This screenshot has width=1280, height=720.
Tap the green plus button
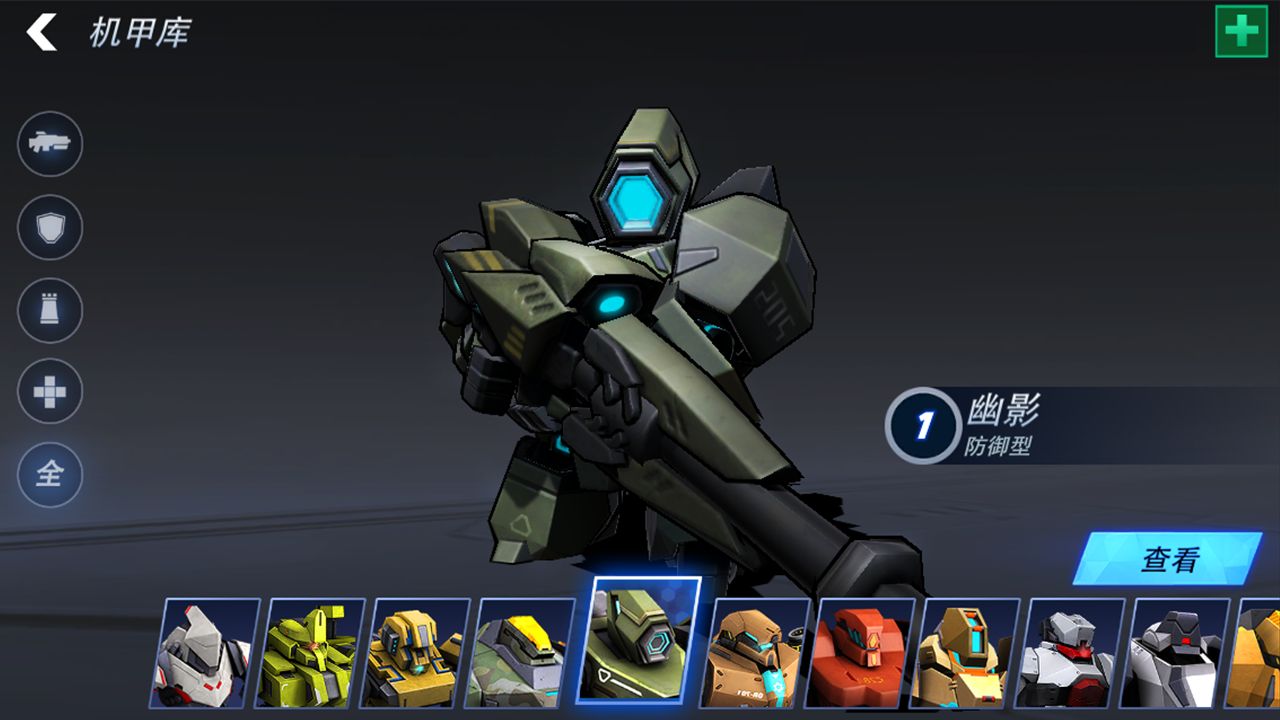1241,31
